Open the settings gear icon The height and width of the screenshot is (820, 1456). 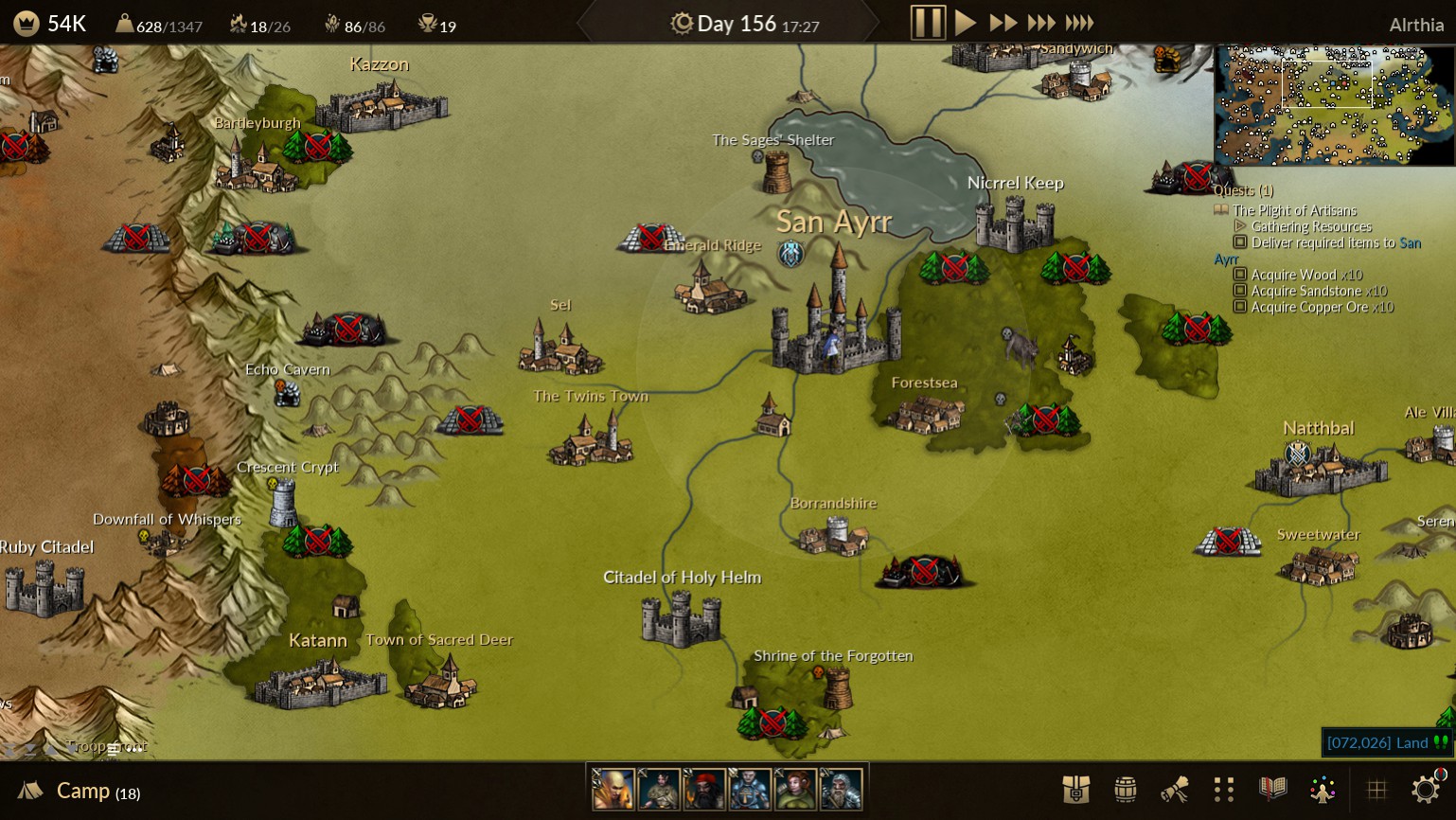(1426, 790)
